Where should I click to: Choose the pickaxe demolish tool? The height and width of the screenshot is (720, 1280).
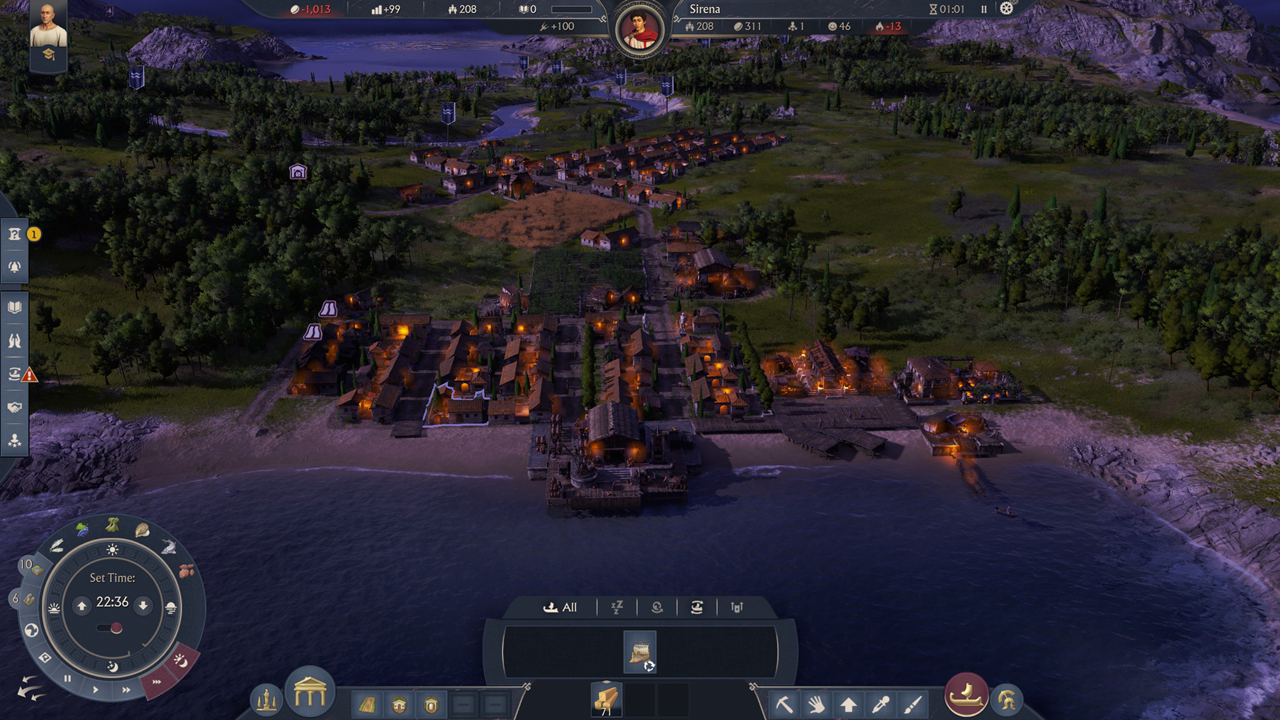(x=784, y=704)
